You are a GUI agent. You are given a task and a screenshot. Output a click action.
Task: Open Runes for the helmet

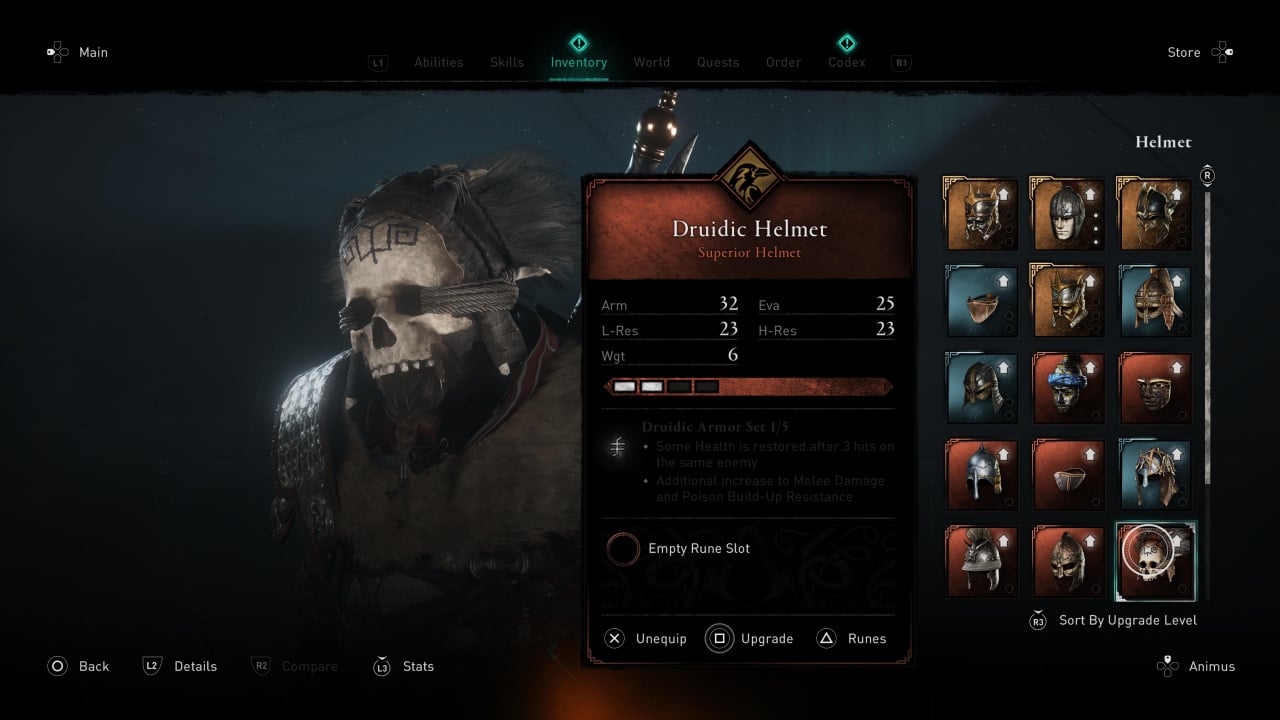(852, 638)
